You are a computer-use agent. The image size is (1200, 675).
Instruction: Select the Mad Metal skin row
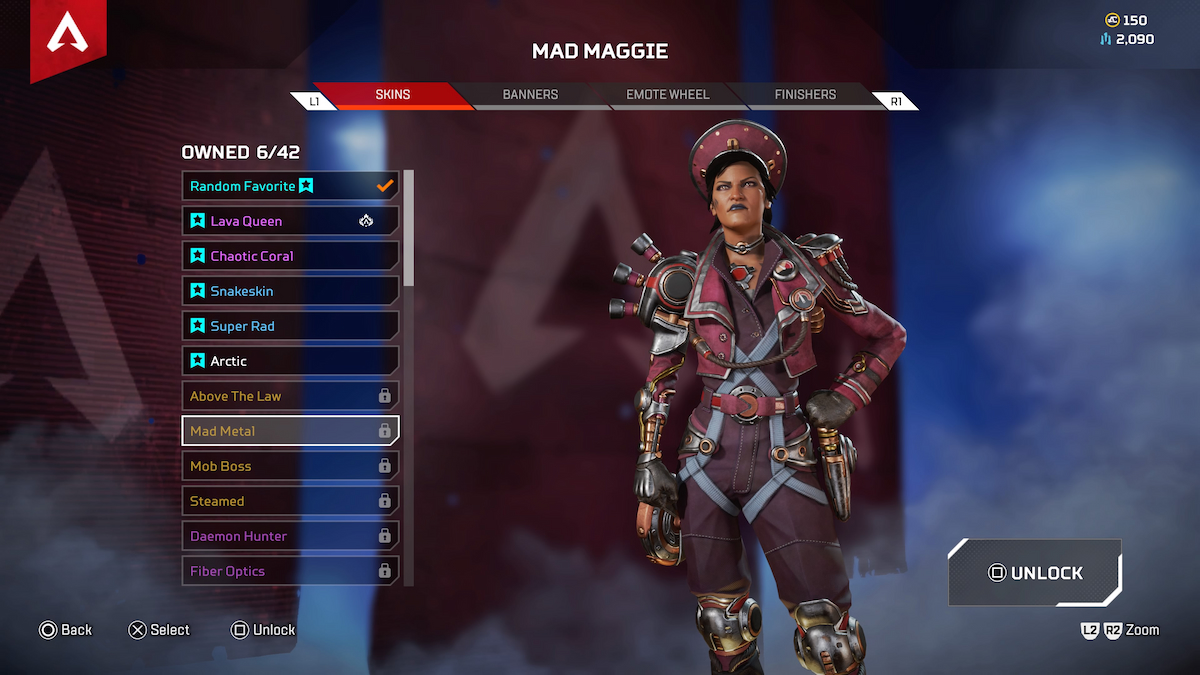[x=290, y=431]
